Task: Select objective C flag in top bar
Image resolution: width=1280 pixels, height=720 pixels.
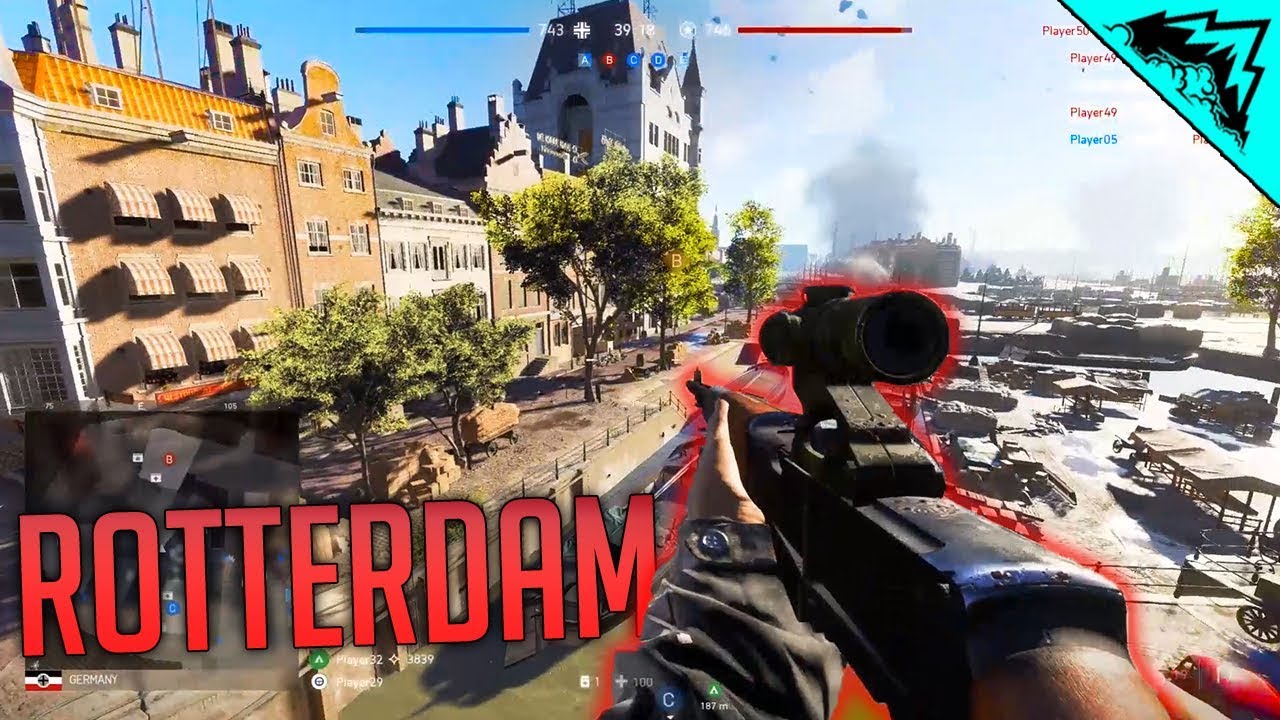Action: [x=633, y=60]
